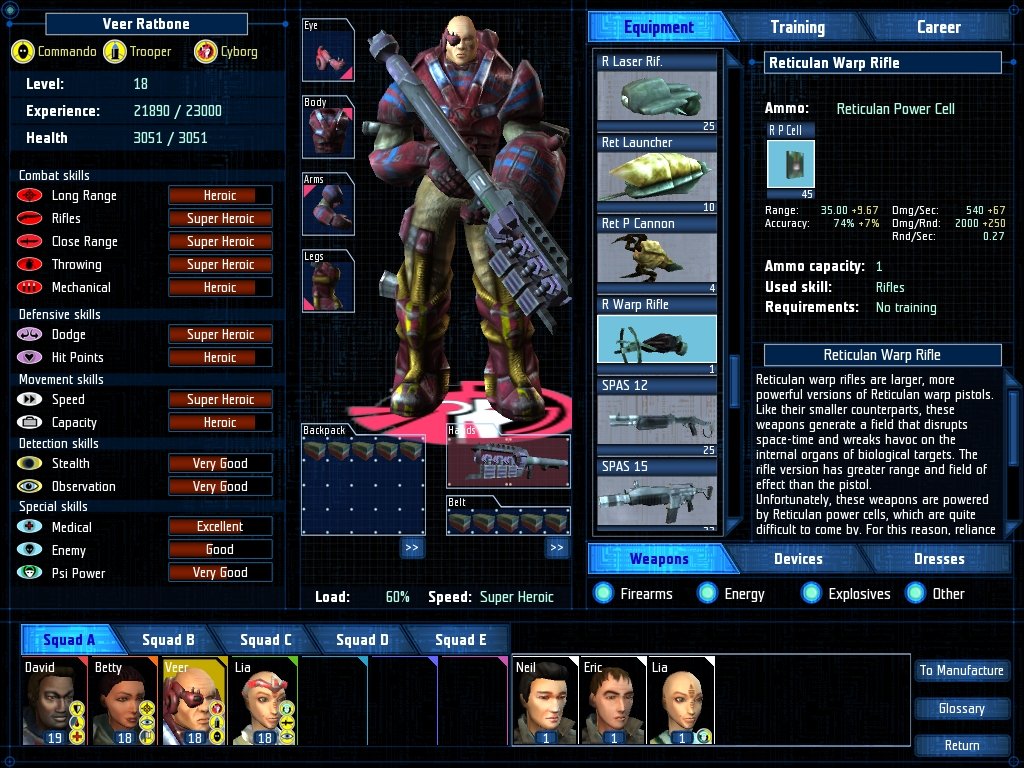This screenshot has height=768, width=1024.
Task: Open the Squad C tab
Action: (x=265, y=640)
